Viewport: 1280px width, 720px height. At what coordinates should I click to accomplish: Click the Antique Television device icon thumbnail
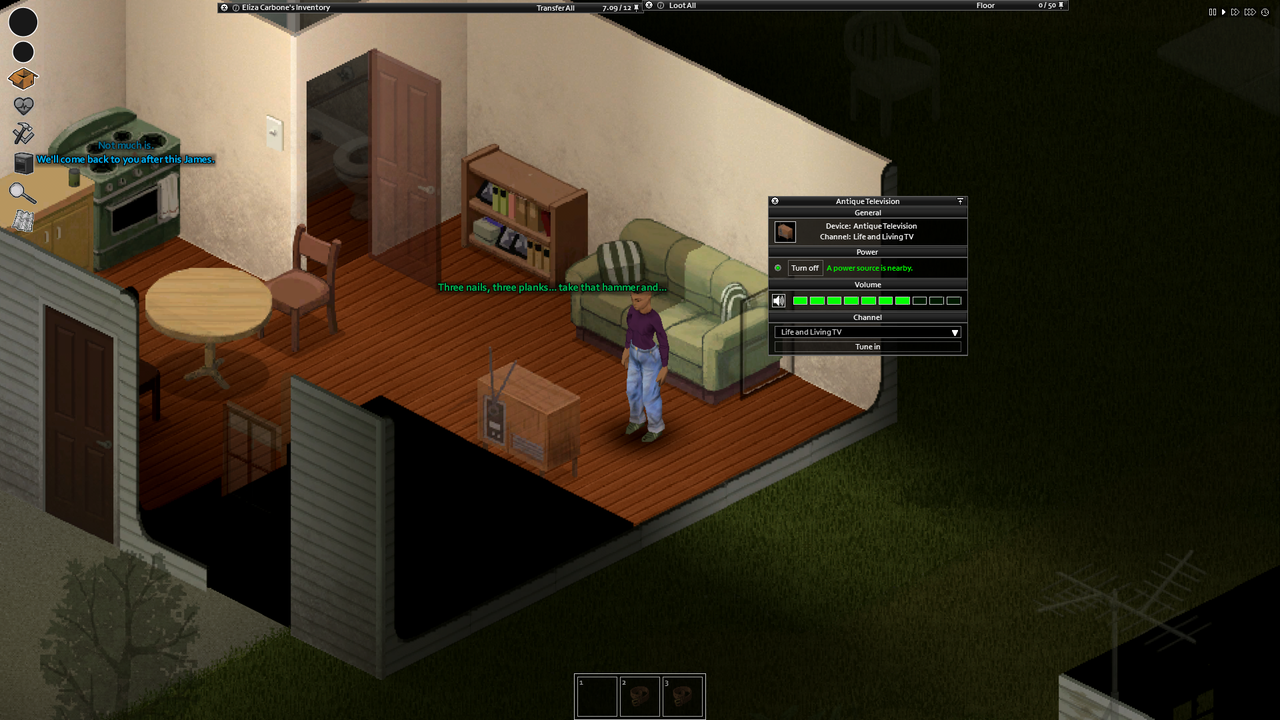tap(785, 232)
